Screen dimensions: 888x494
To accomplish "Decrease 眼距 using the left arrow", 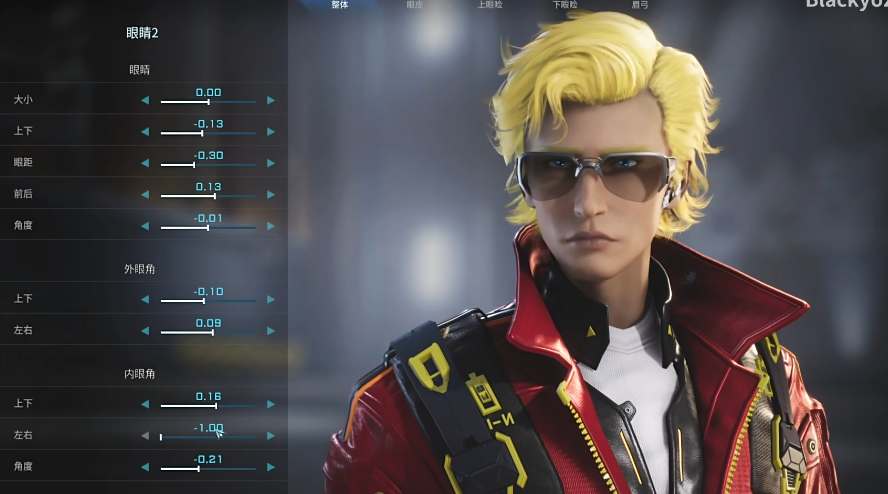I will point(145,163).
